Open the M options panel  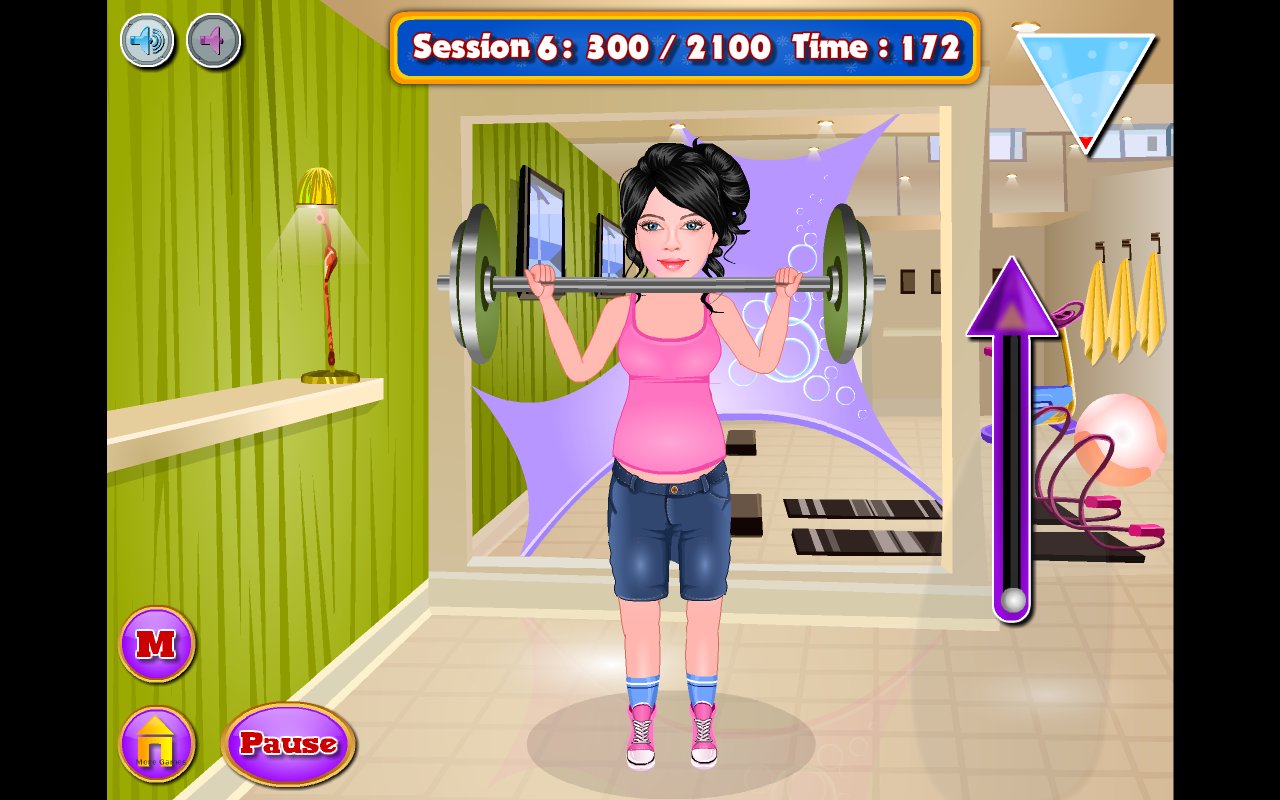[155, 645]
